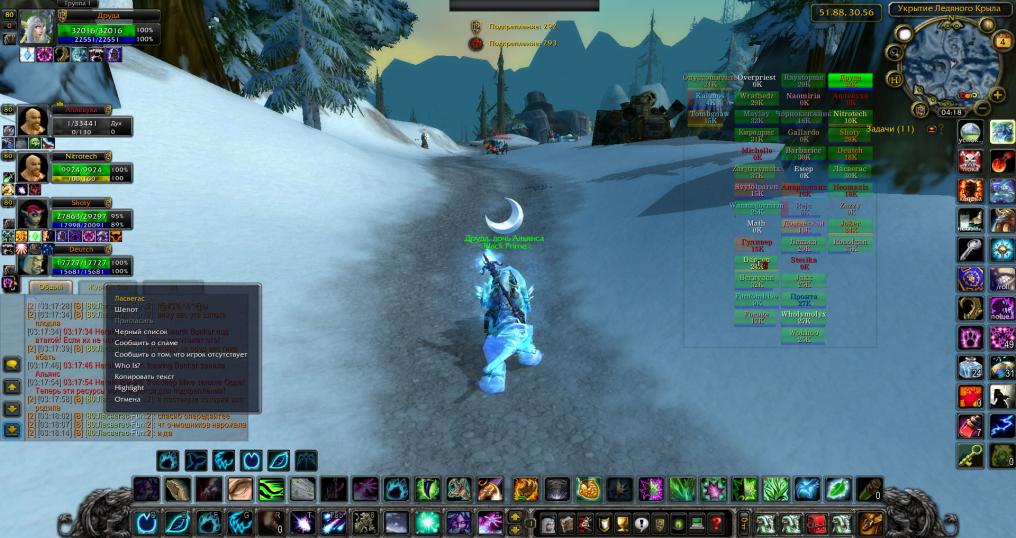Jump to the bottom of chat log
The height and width of the screenshot is (538, 1016).
[12, 430]
